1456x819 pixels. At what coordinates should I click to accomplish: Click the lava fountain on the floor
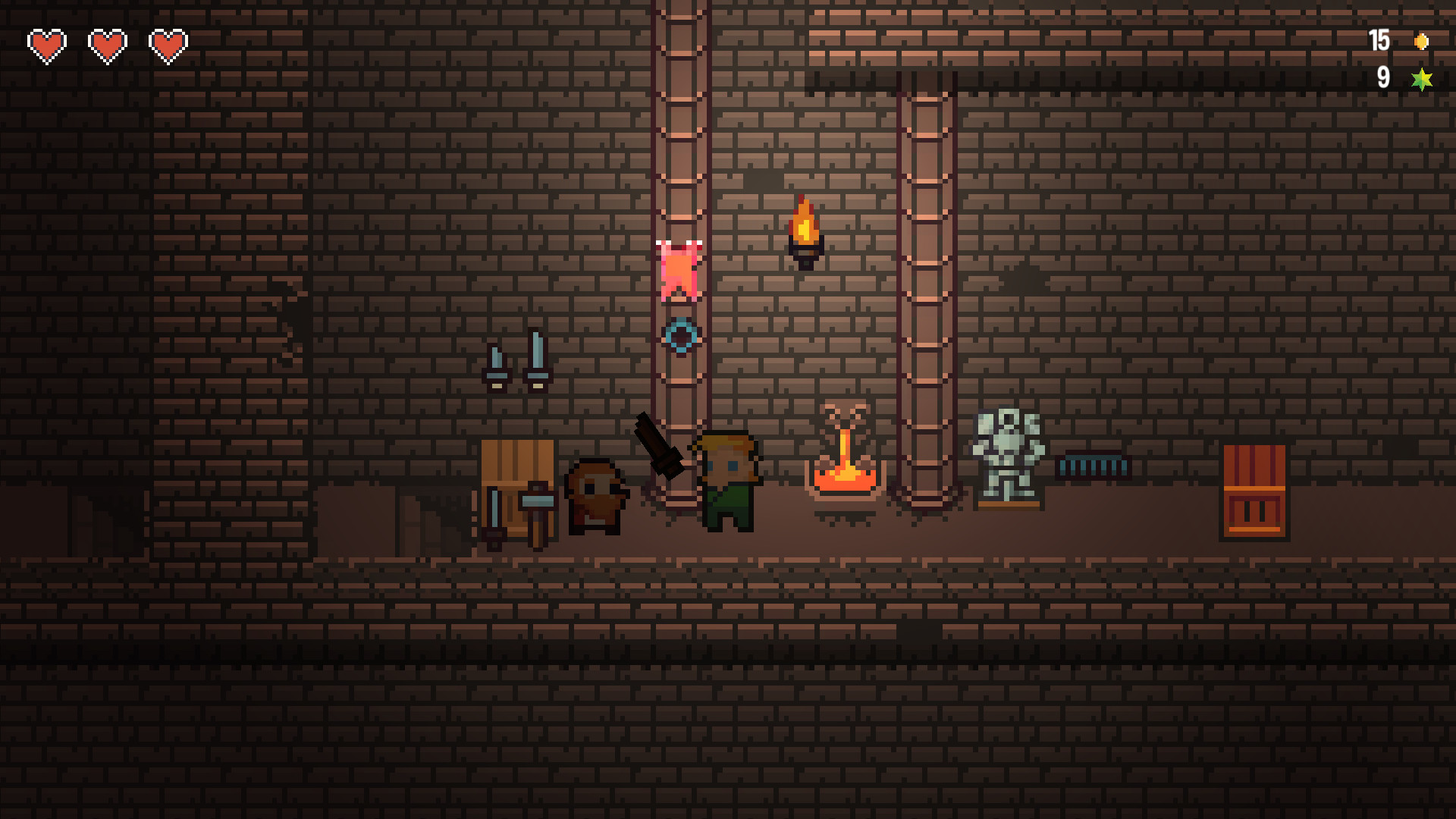click(844, 463)
